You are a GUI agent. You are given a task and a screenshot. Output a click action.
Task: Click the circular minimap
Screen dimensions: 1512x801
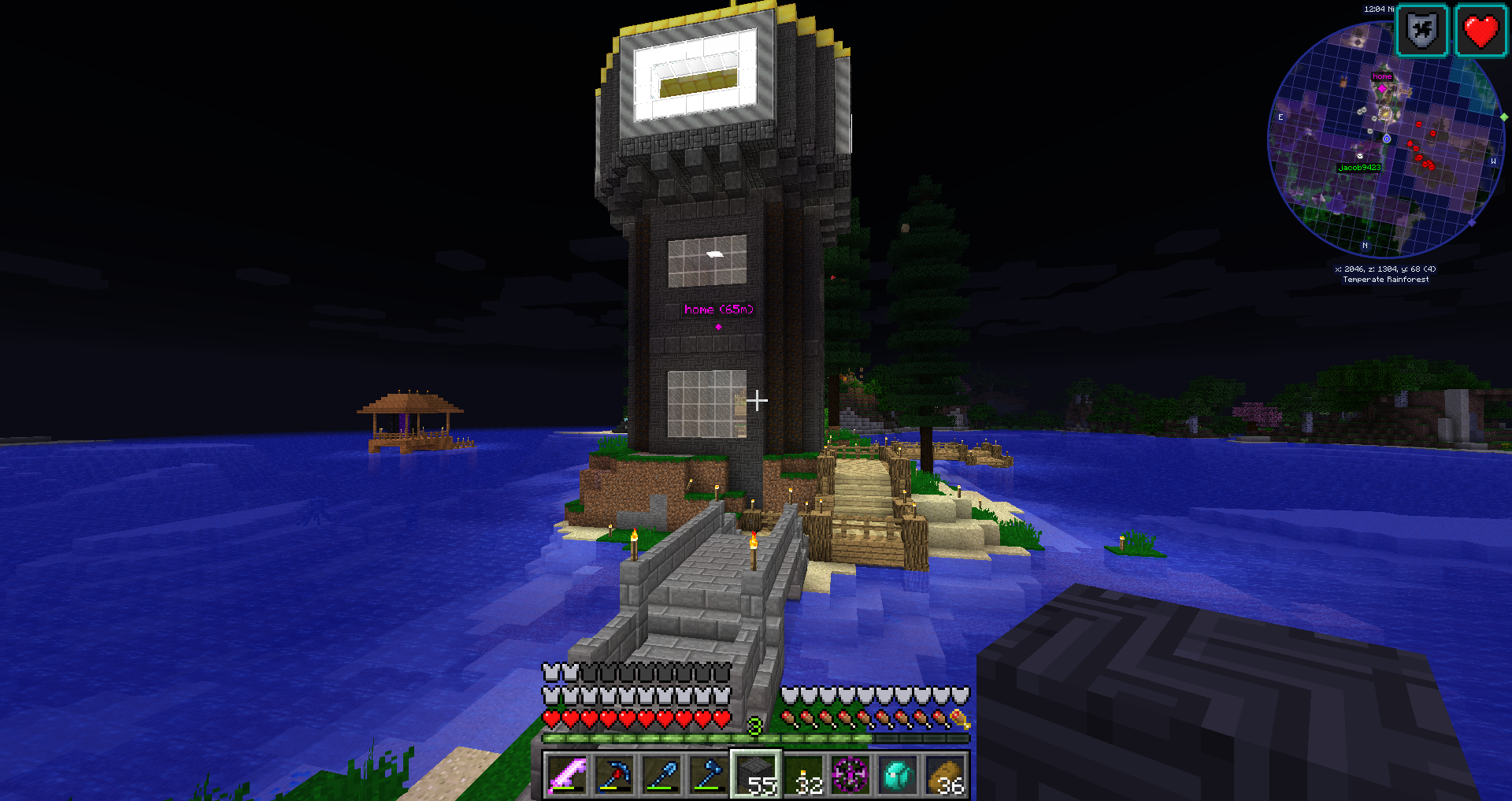click(x=1384, y=142)
